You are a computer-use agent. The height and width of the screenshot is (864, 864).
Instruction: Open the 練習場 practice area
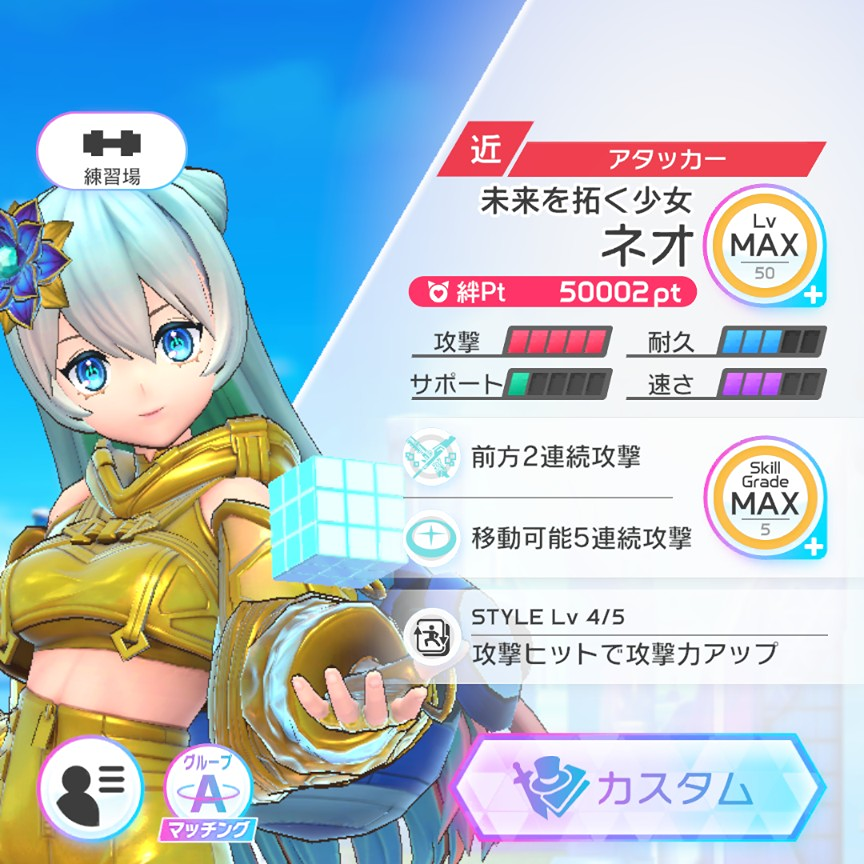coord(111,154)
